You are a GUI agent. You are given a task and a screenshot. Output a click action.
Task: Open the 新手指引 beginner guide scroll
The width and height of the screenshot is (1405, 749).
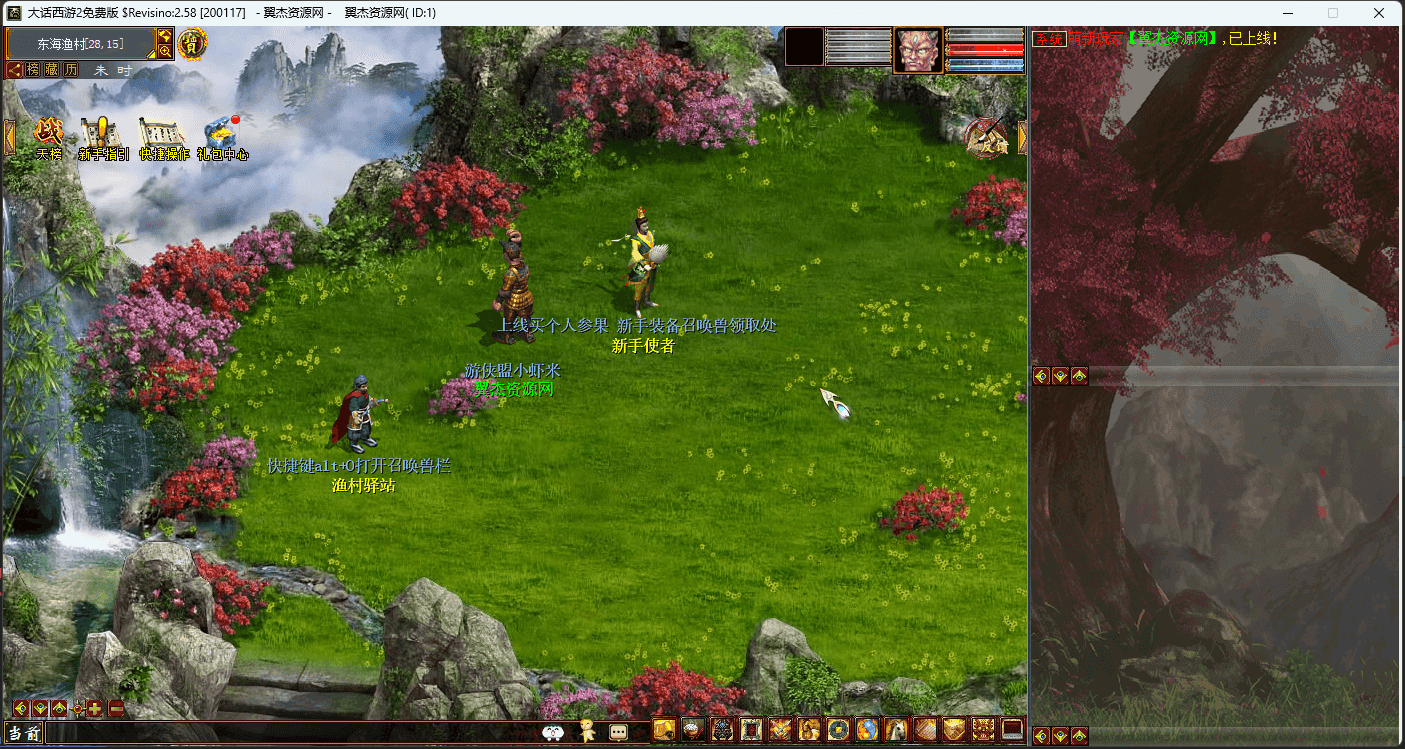(102, 135)
